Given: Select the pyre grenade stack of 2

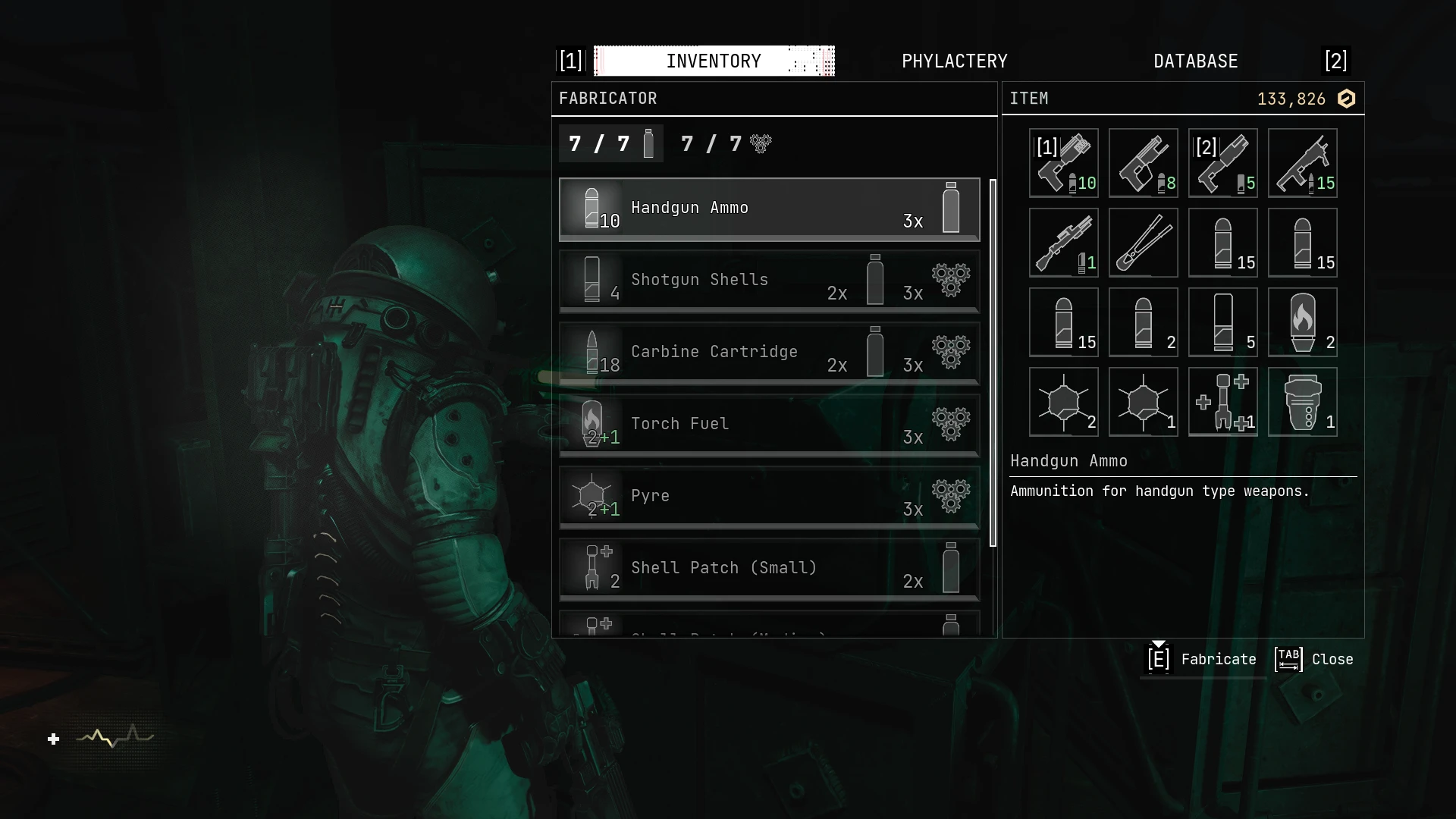Looking at the screenshot, I should [1063, 402].
